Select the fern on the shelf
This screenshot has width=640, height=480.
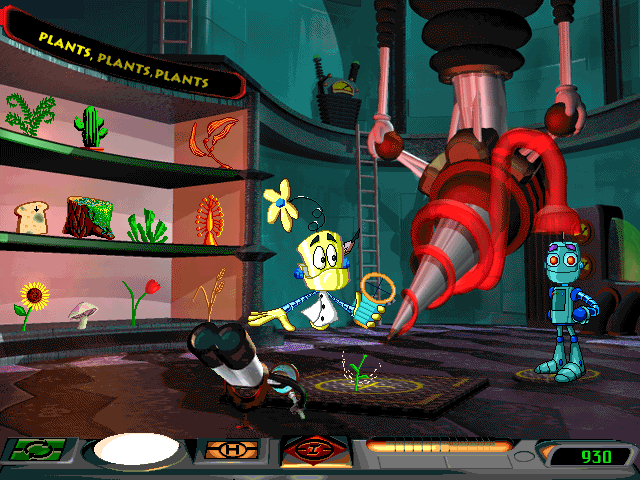[x=30, y=115]
